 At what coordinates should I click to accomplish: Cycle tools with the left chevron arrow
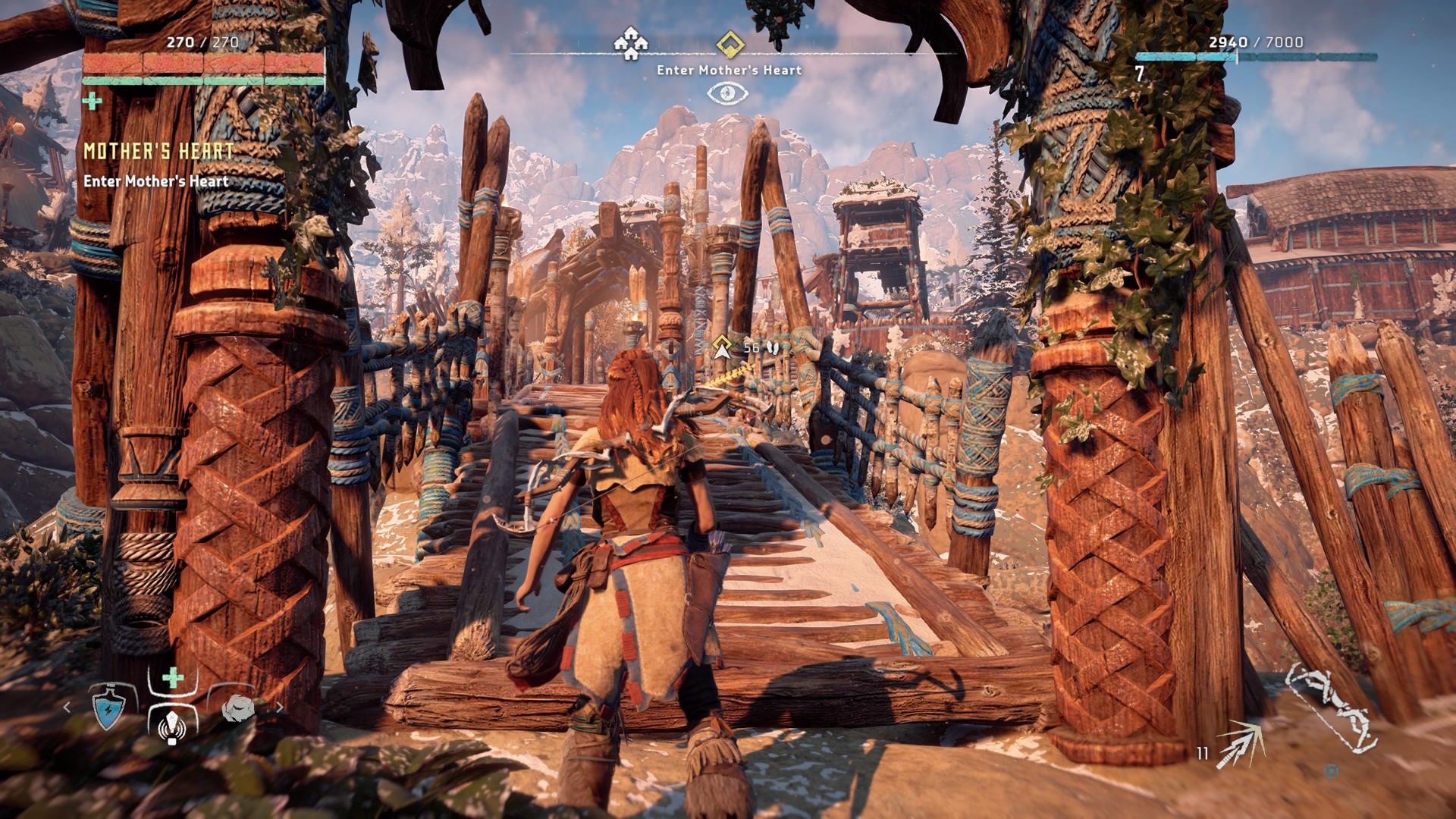pos(67,708)
